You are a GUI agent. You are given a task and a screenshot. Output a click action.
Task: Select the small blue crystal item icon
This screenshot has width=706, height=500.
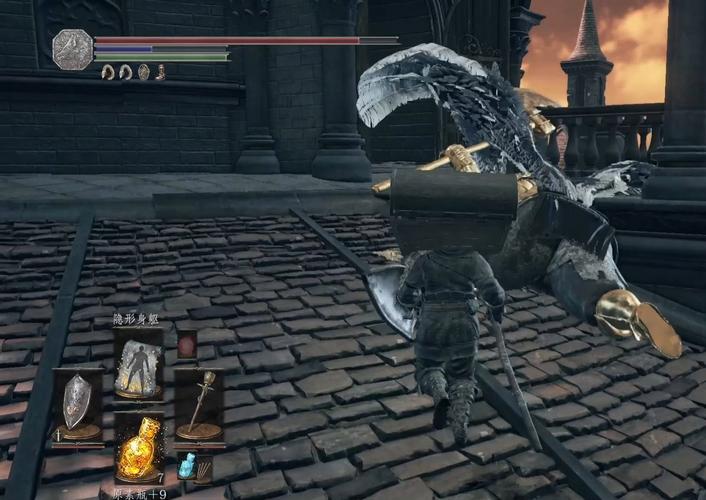(187, 466)
